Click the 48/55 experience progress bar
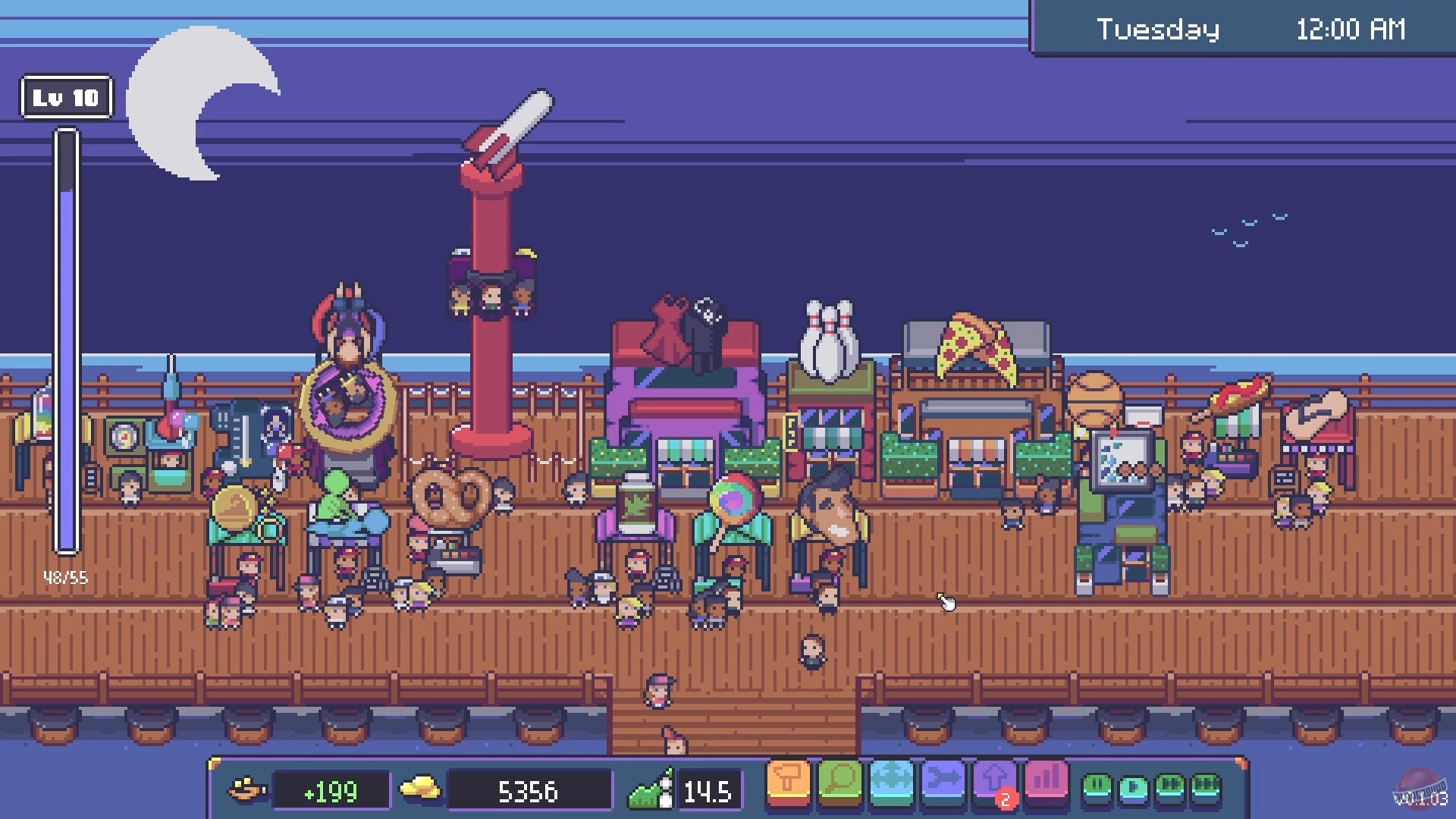Viewport: 1456px width, 819px height. pyautogui.click(x=67, y=341)
